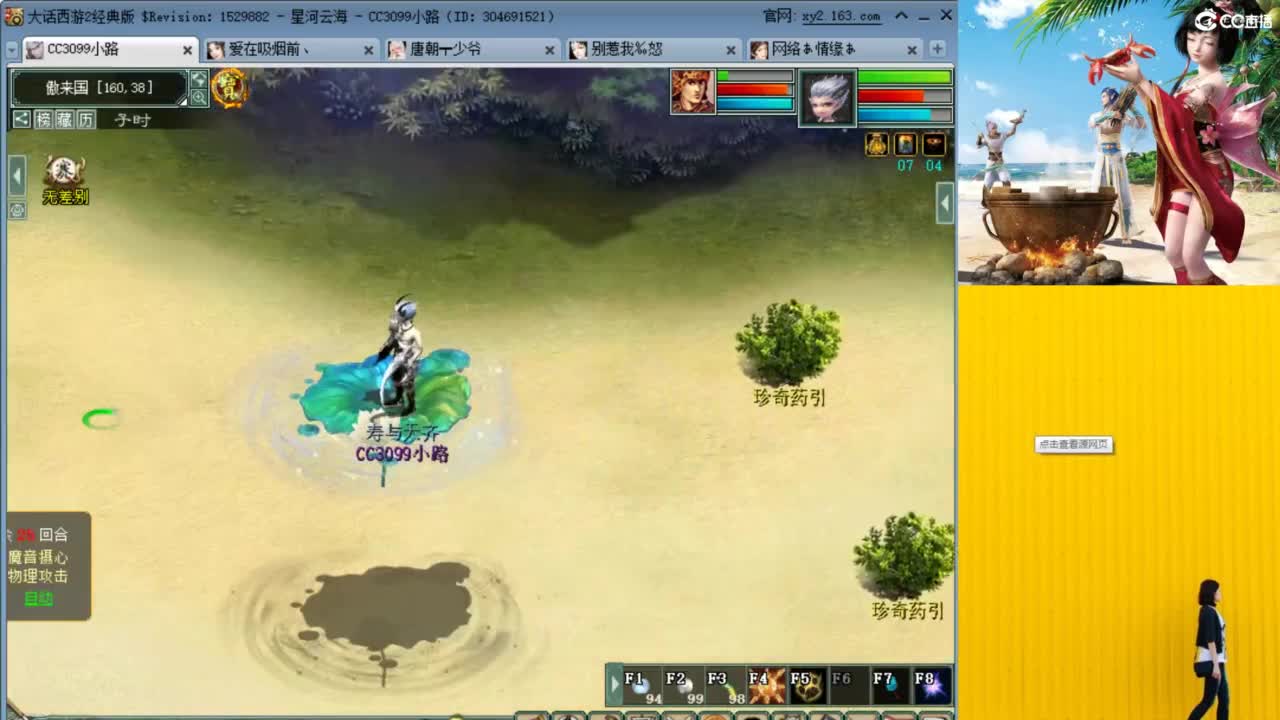Screen dimensions: 1280x720
Task: Toggle the magnifier zoom beside the location box
Action: (x=197, y=96)
